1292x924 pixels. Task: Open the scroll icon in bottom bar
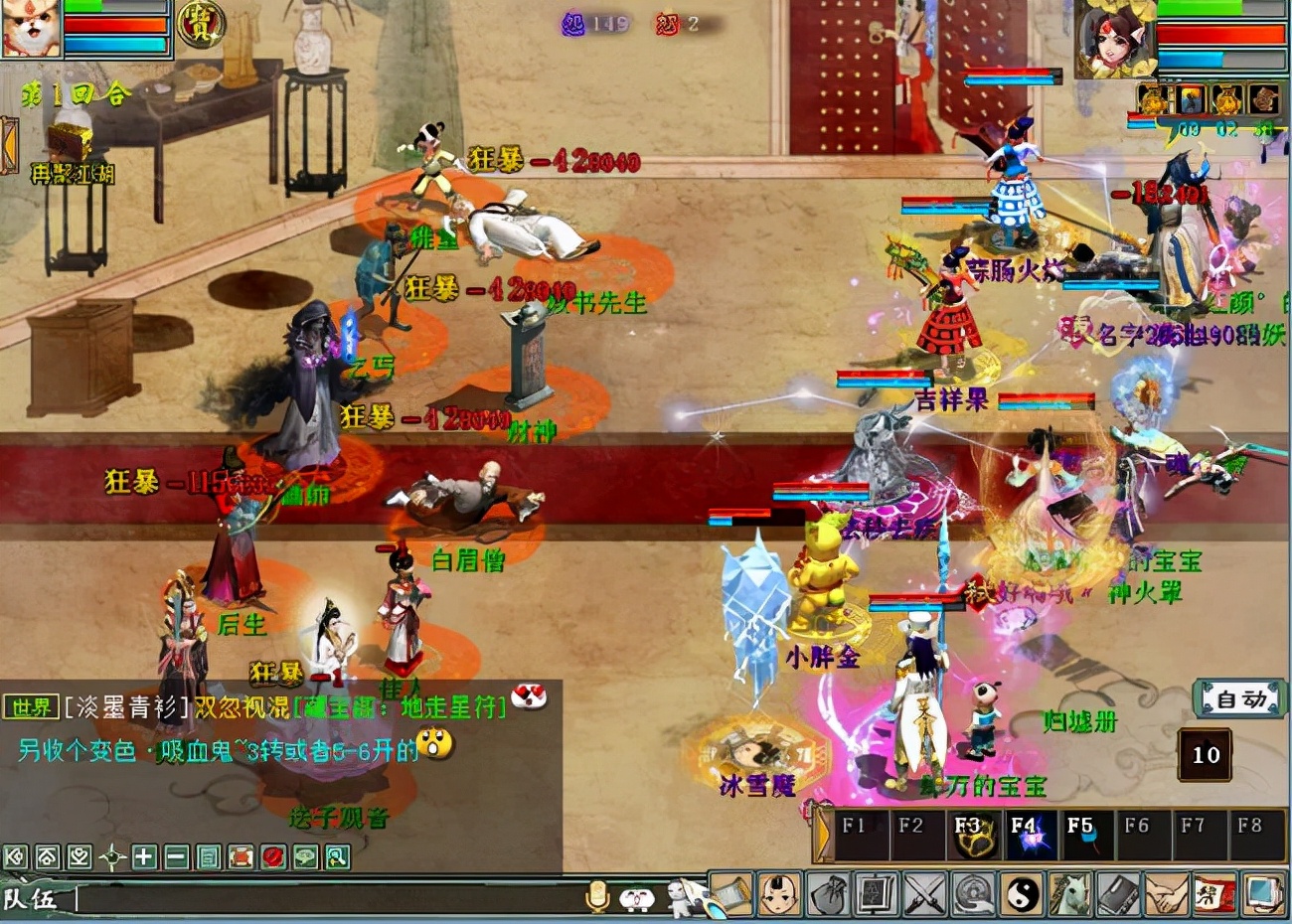coord(732,893)
